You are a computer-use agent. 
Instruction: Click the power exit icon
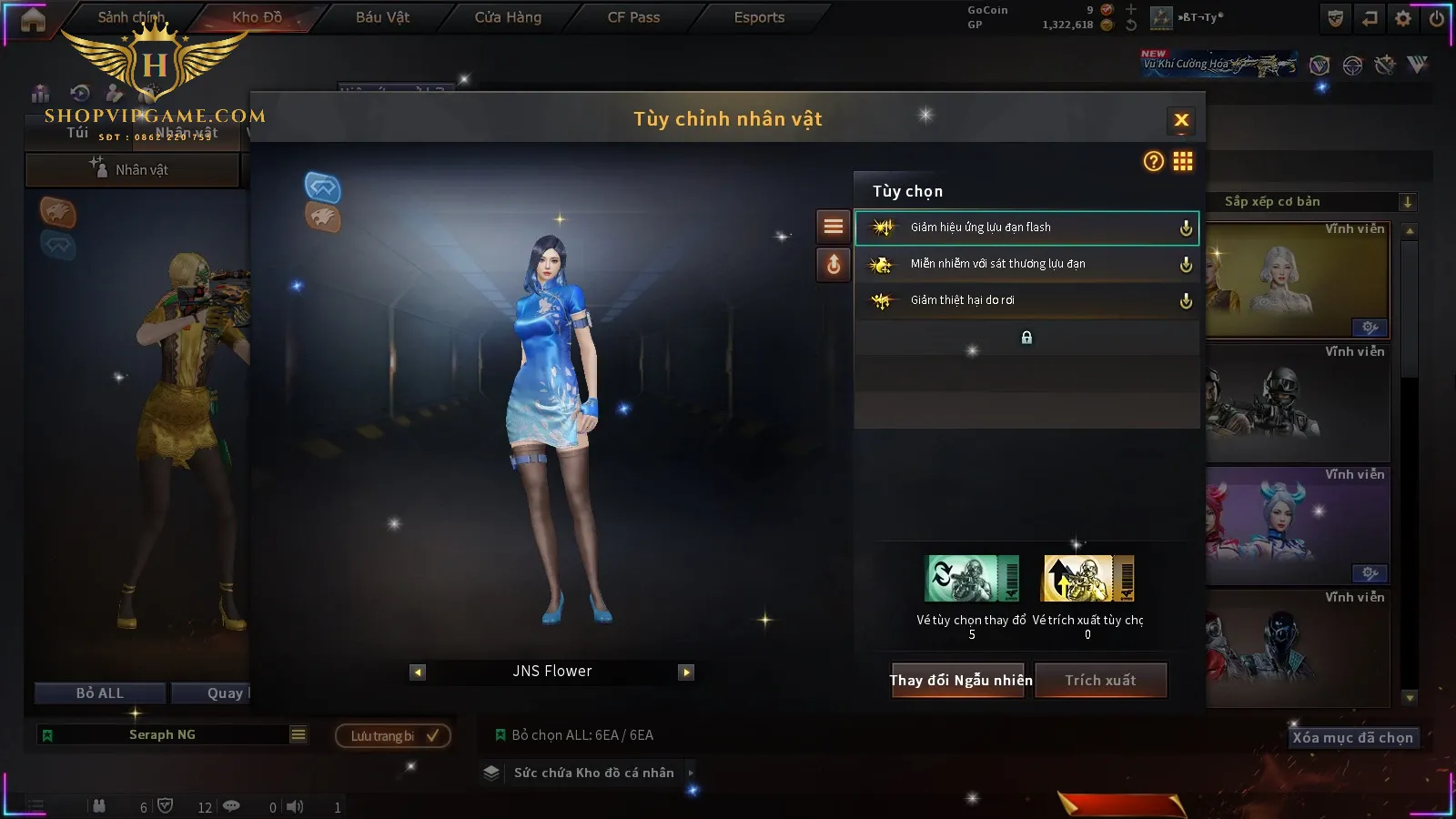[x=1437, y=18]
